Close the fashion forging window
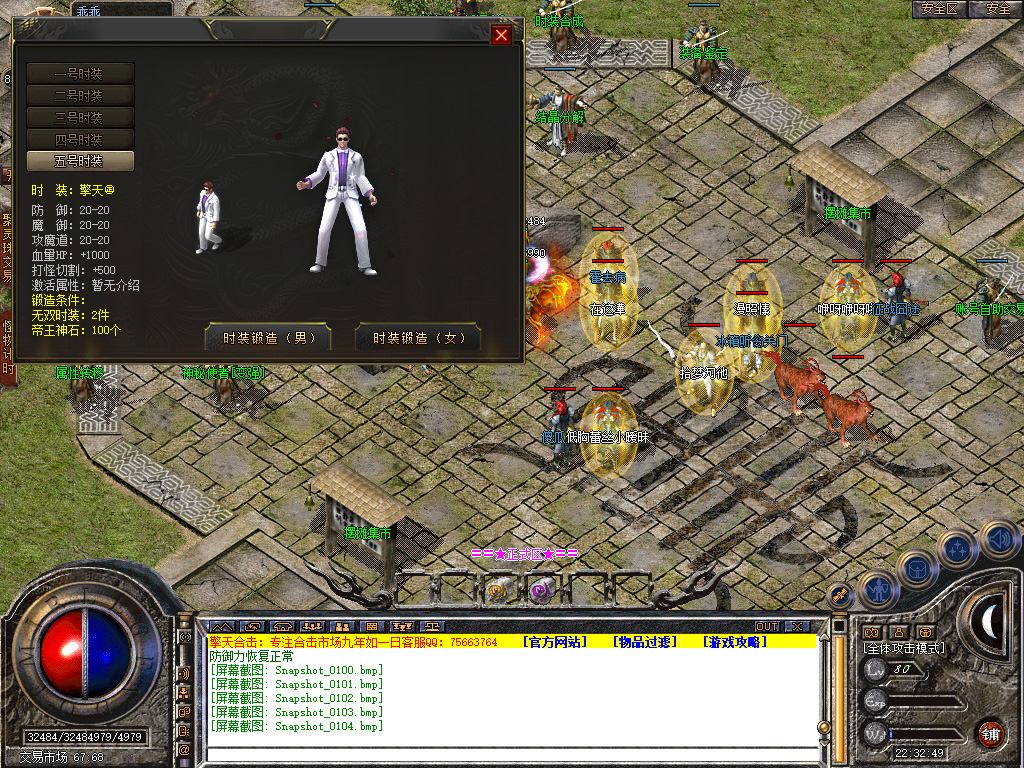 tap(502, 35)
